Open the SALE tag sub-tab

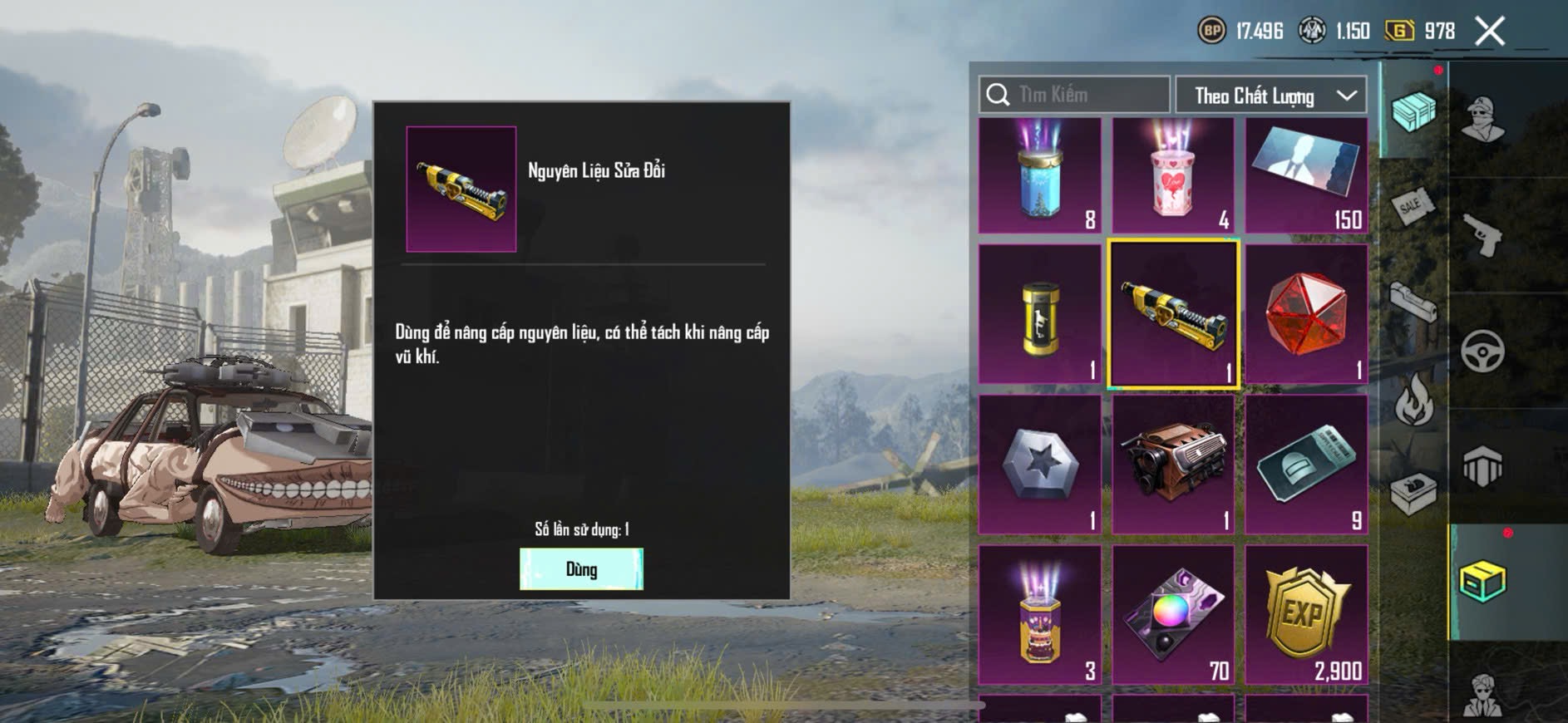coord(1413,205)
